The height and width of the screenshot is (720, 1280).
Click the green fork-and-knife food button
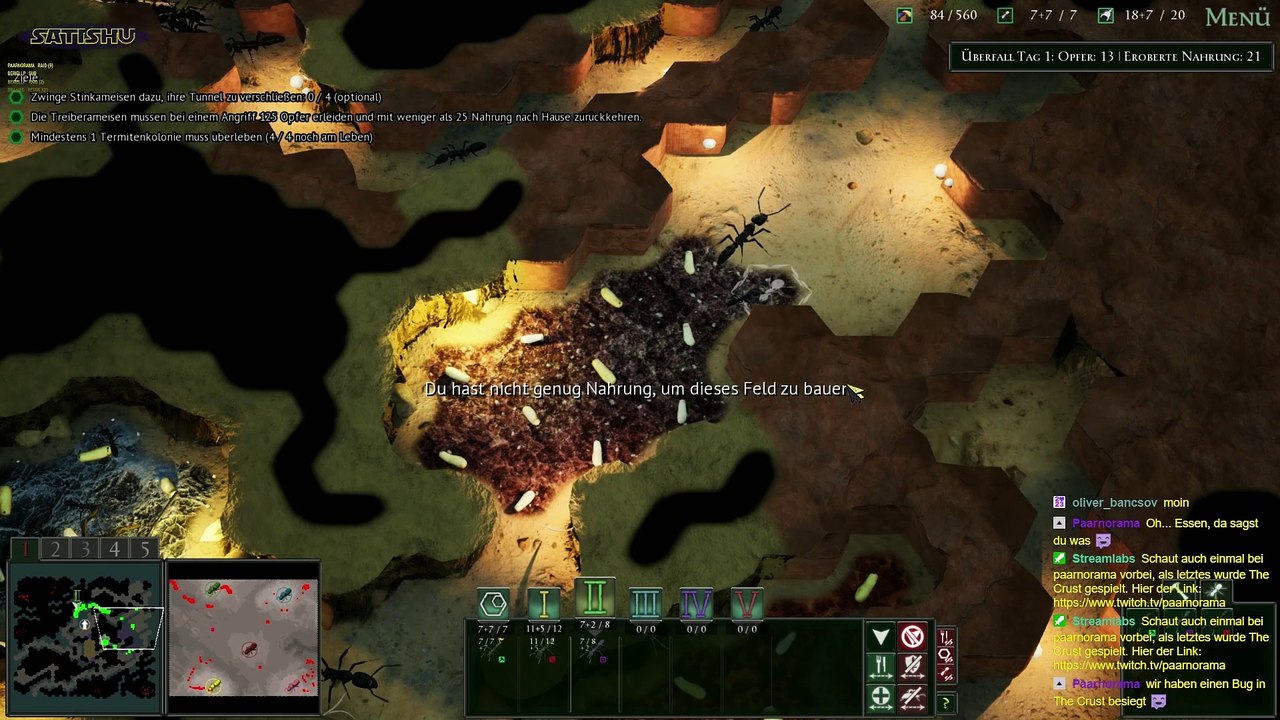(880, 667)
